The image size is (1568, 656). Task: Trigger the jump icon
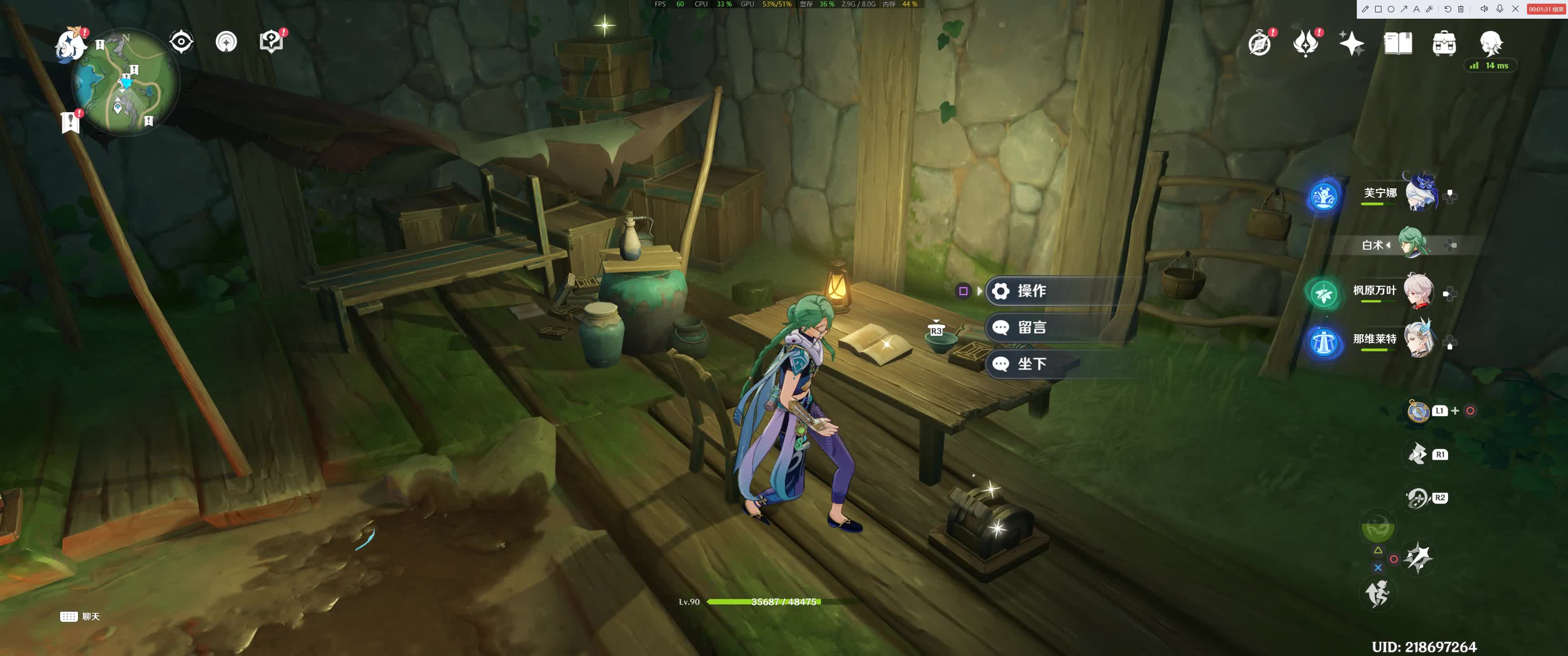point(1377,593)
